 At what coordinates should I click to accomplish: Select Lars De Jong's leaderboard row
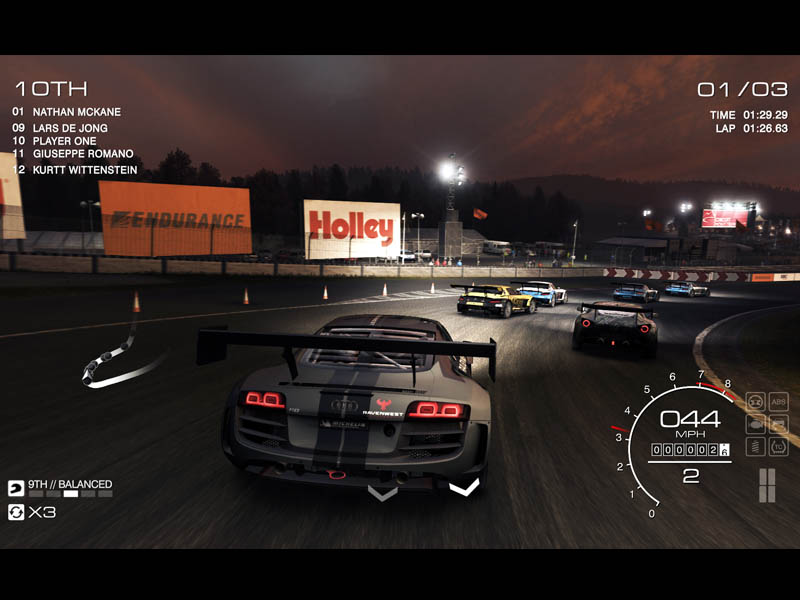pos(69,128)
